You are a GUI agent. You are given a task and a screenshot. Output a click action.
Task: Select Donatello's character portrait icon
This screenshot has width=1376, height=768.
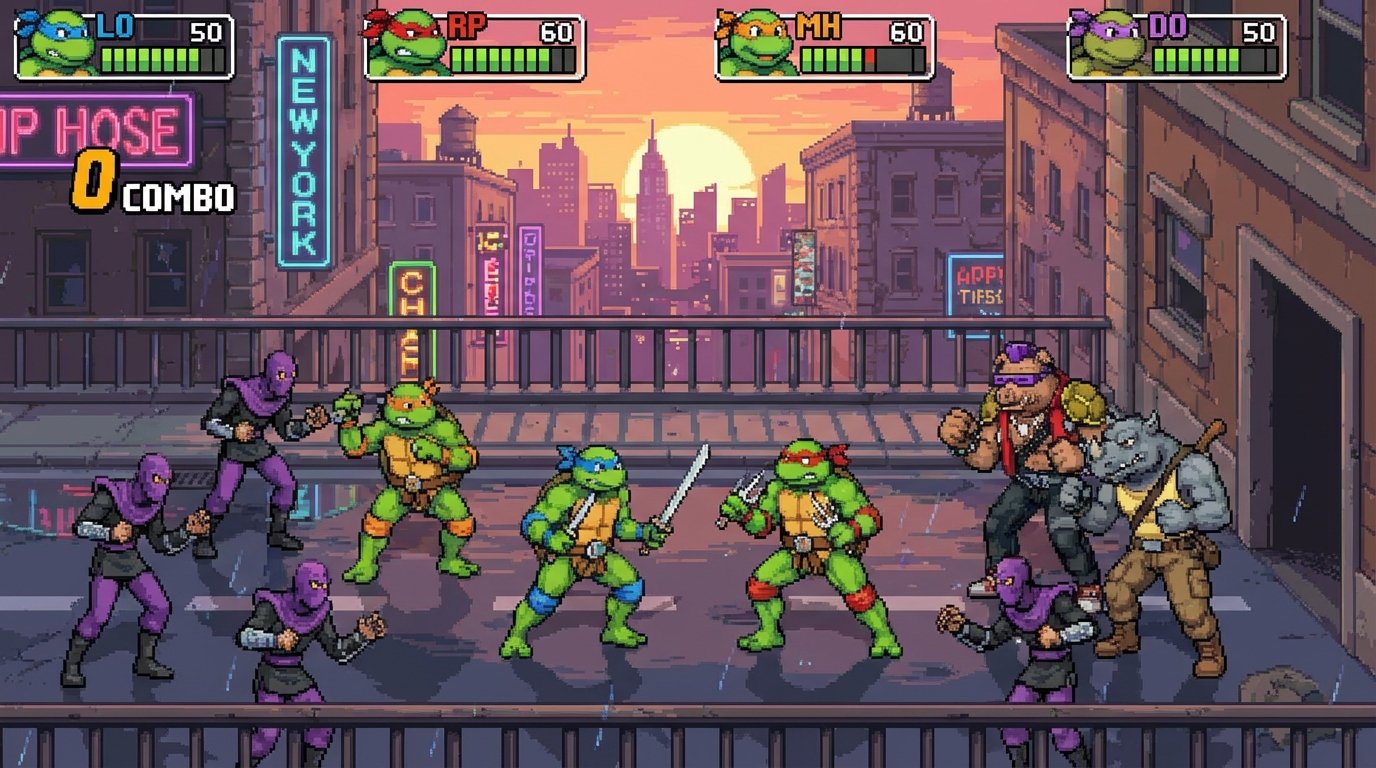click(1110, 45)
